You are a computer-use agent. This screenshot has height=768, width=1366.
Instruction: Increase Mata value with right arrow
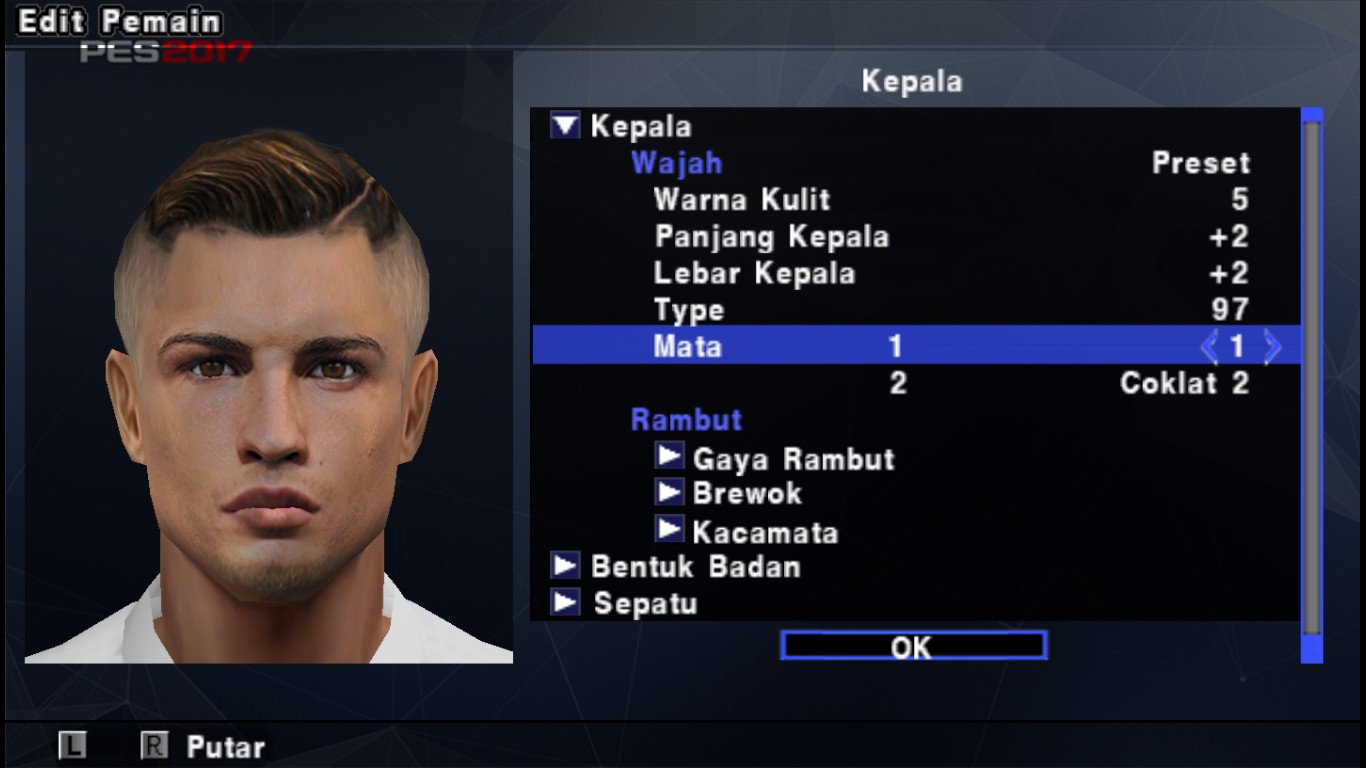pos(1272,347)
